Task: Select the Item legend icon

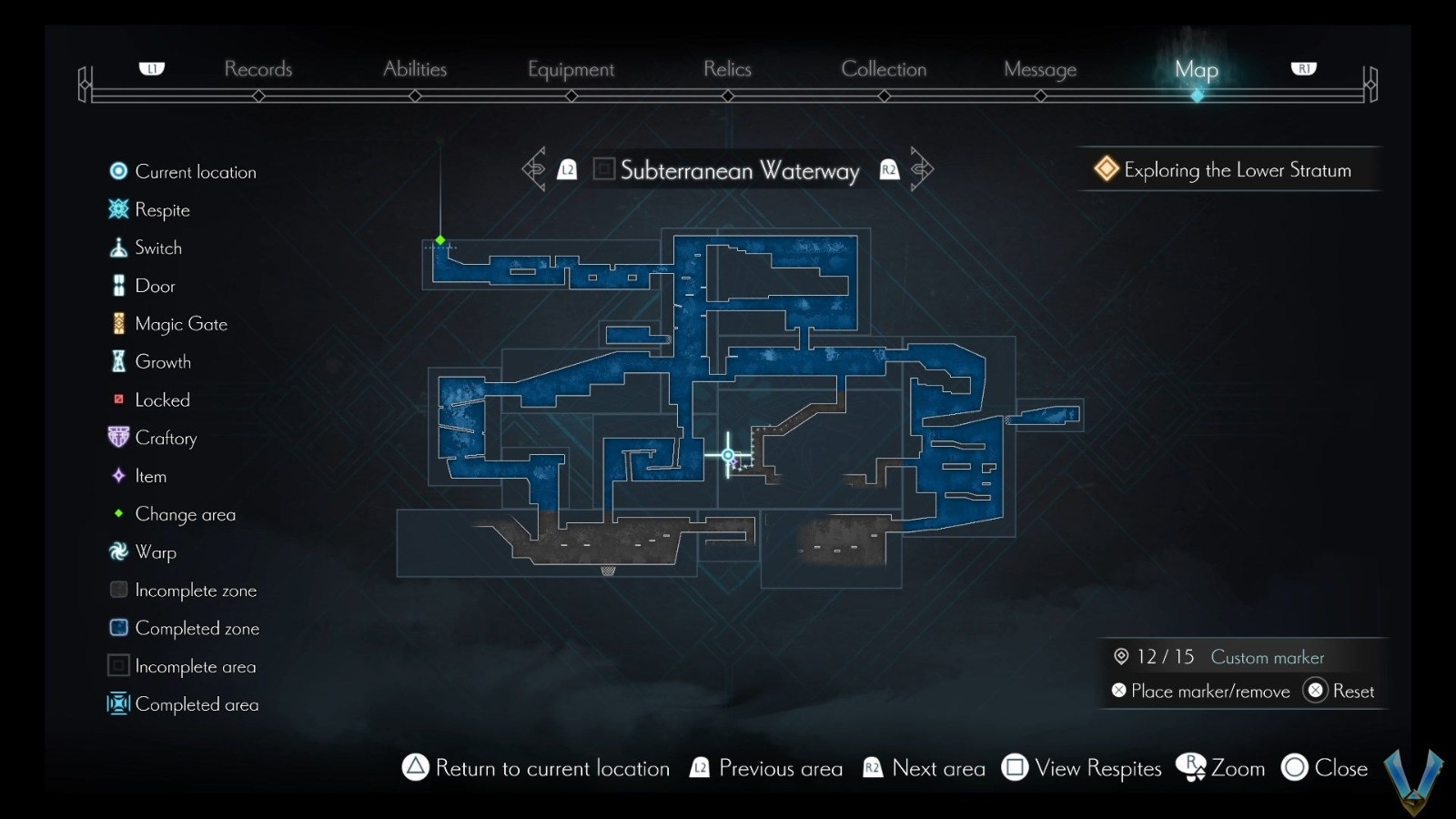Action: [118, 476]
